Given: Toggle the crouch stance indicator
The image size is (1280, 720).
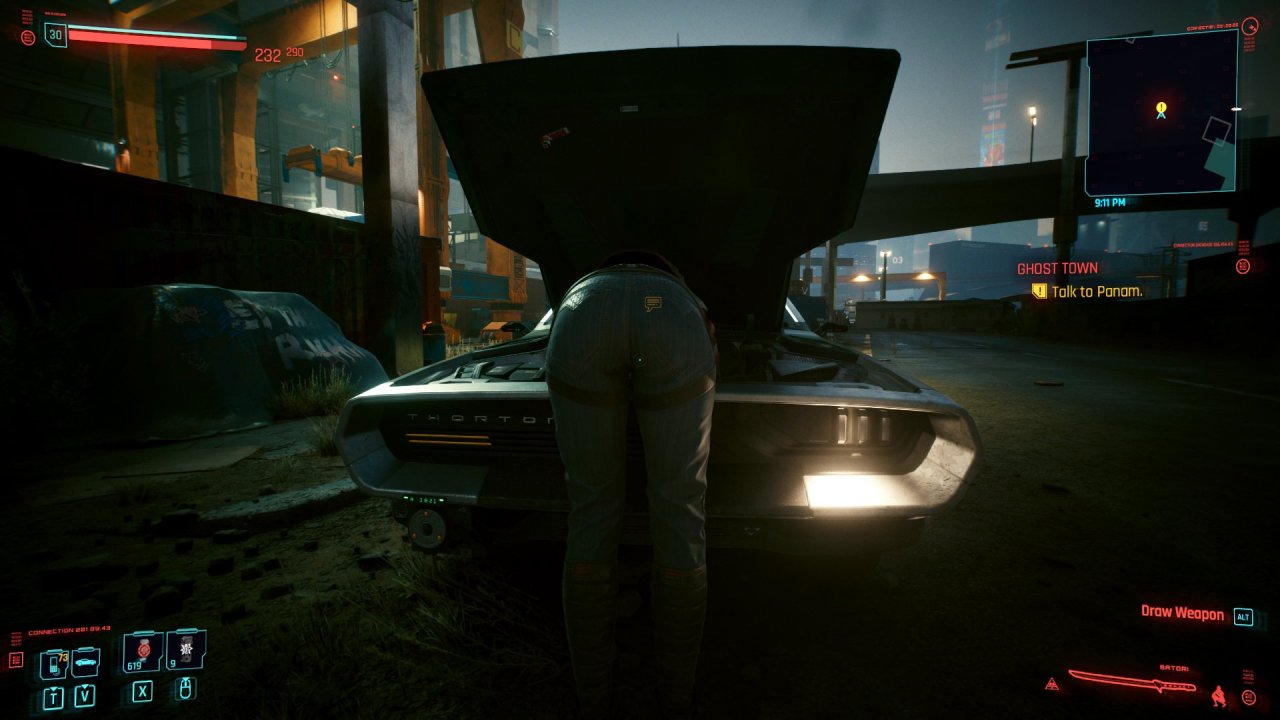Looking at the screenshot, I should [1218, 694].
